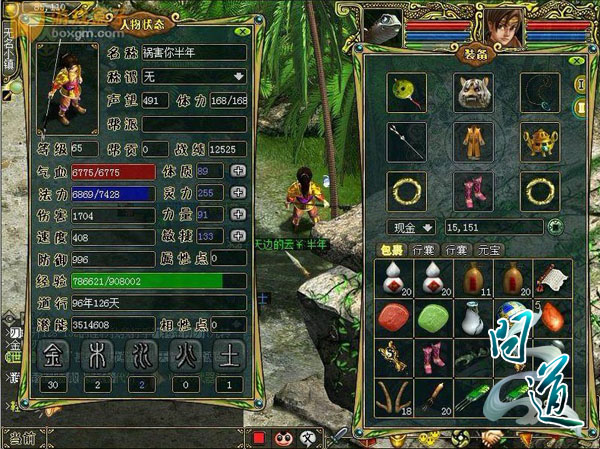This screenshot has height=449, width=600.
Task: Select the golden censer artifact slot
Action: 539,140
